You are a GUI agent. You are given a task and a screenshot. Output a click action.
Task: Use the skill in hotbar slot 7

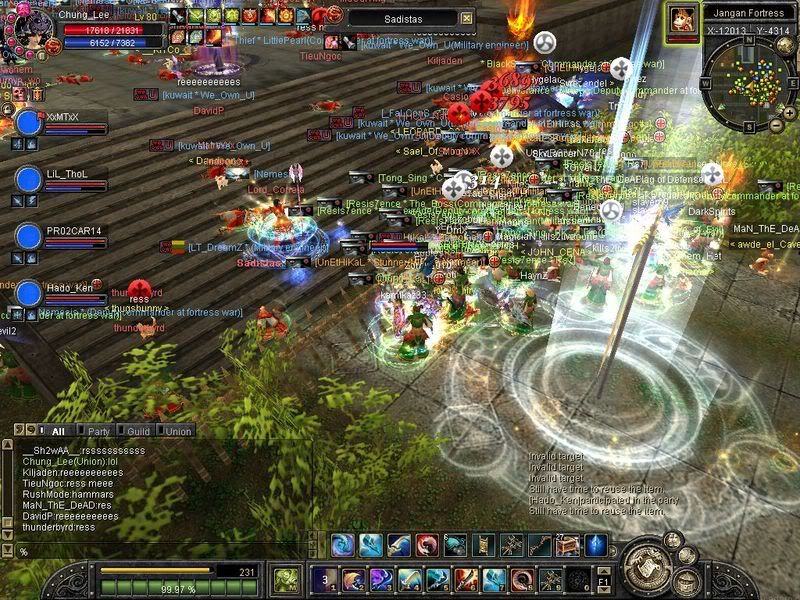pos(493,579)
